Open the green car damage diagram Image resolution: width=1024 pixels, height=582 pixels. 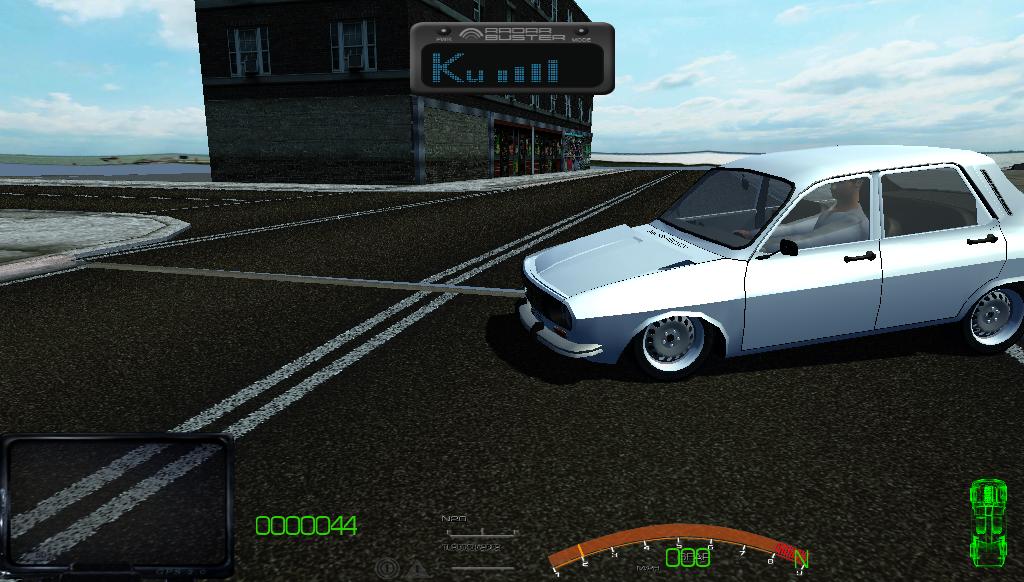click(988, 522)
